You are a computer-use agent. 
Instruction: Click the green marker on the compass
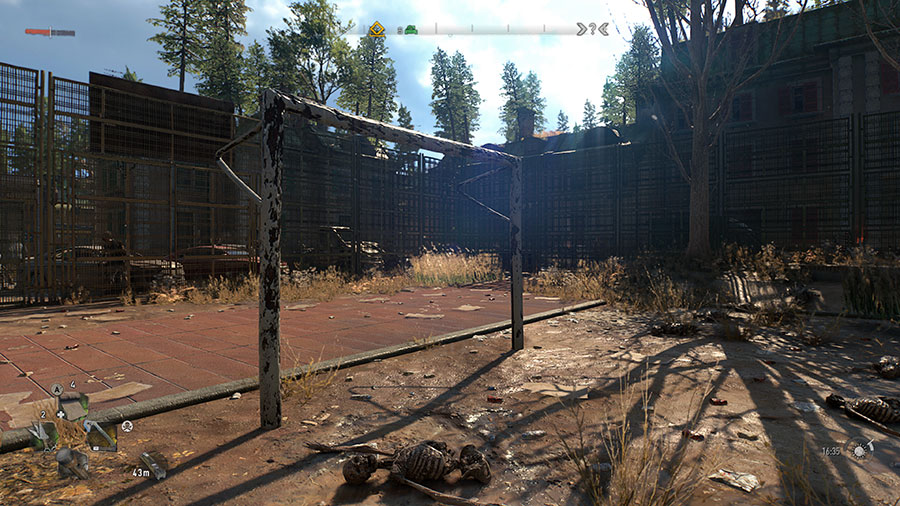click(410, 30)
